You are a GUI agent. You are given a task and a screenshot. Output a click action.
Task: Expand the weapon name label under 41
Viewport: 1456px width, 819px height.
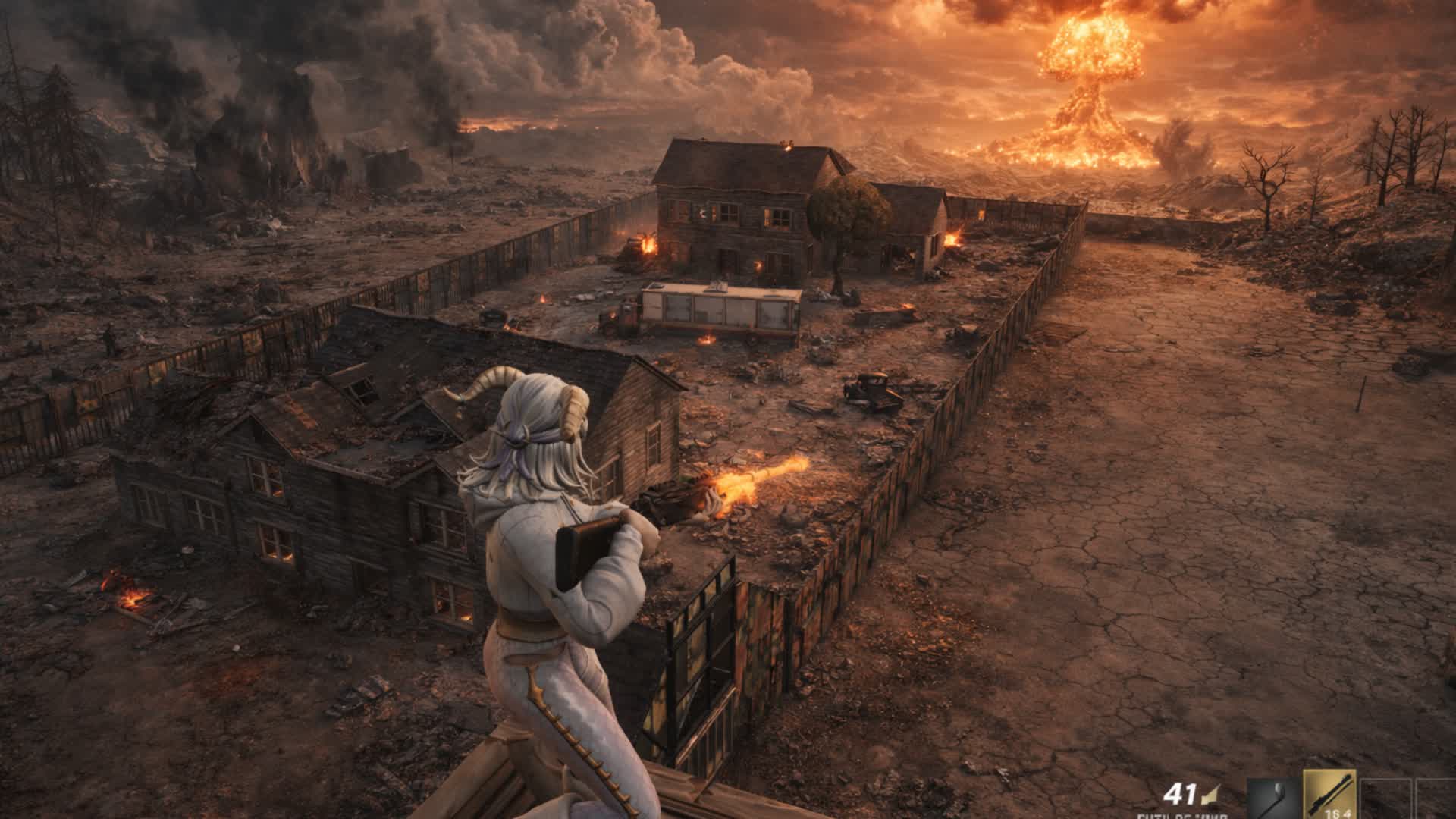(x=1181, y=817)
